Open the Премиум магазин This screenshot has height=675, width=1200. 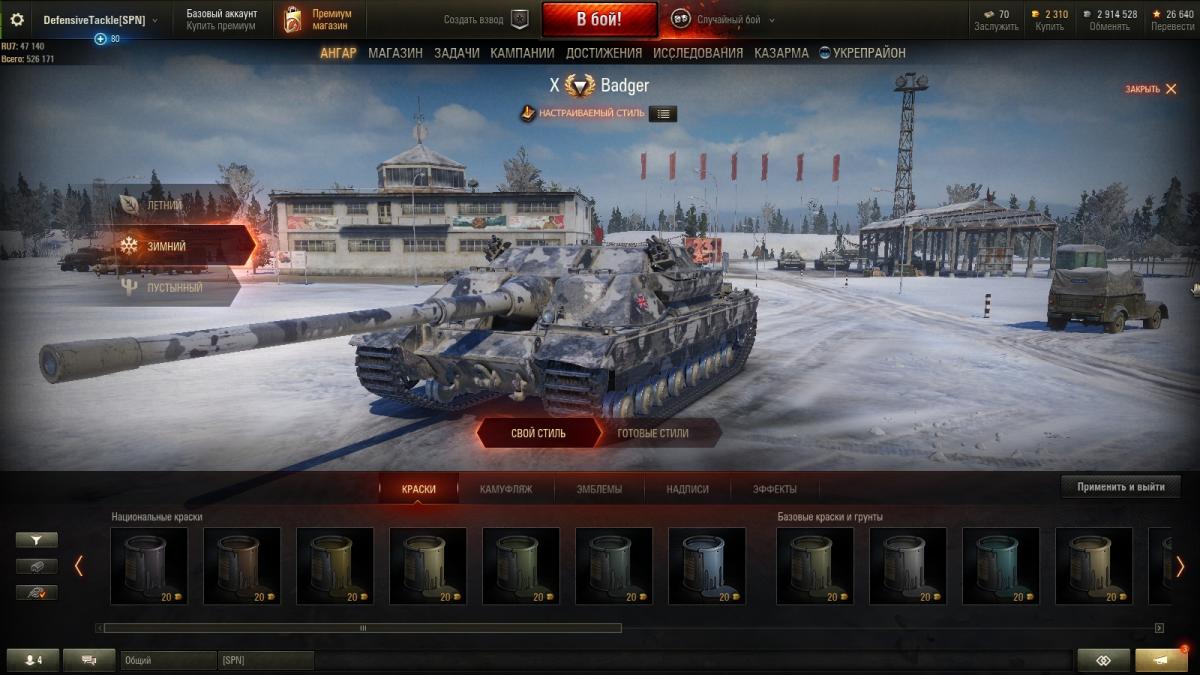[x=320, y=19]
